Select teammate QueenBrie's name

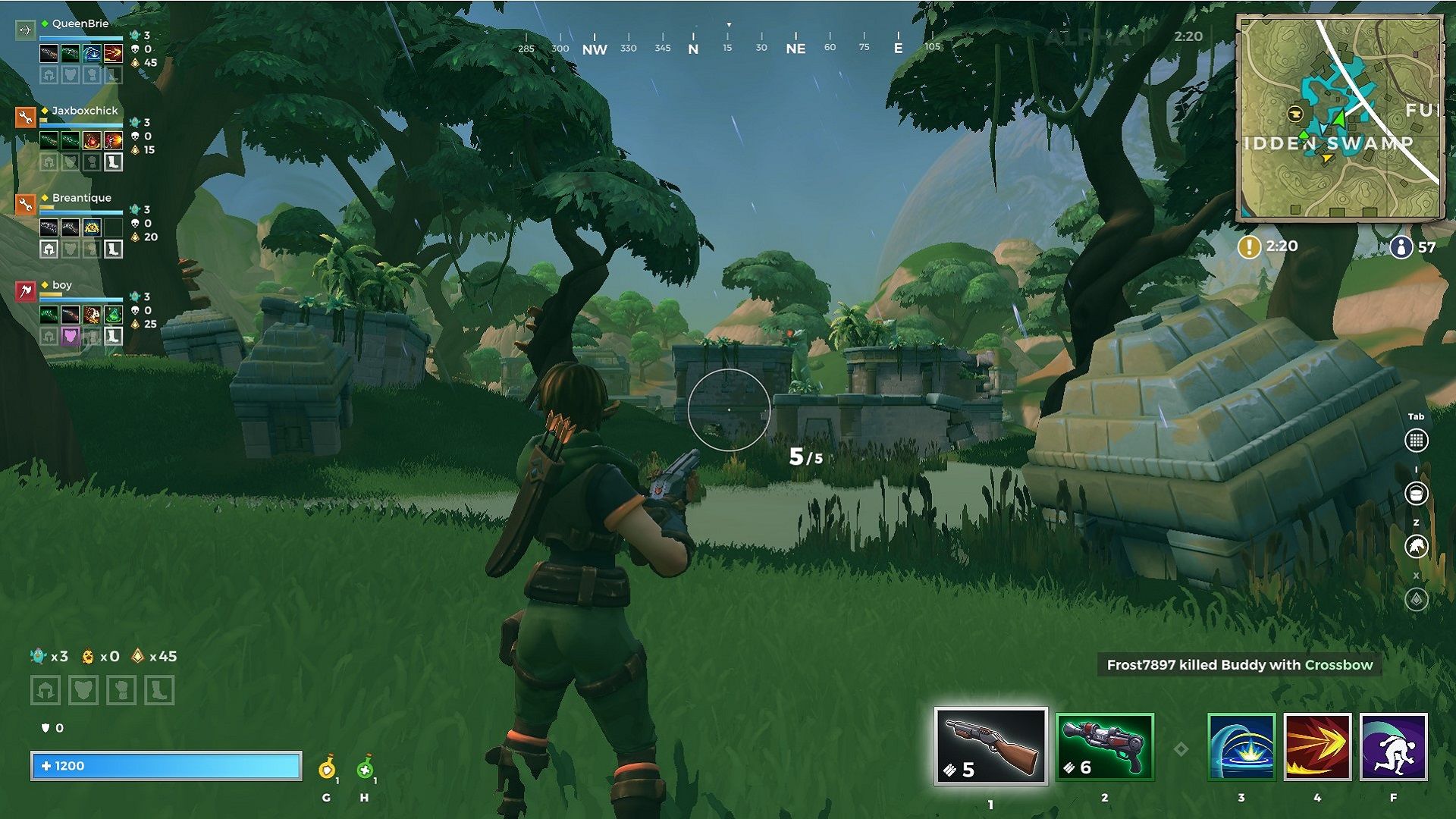pos(80,24)
